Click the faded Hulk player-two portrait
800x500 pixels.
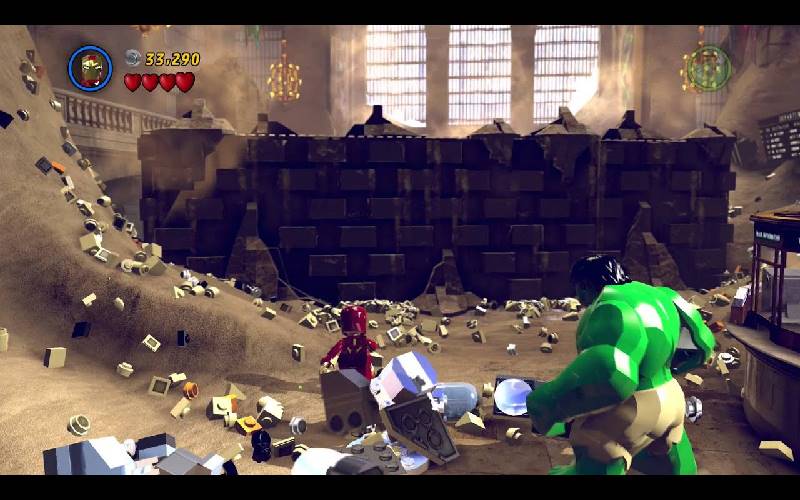coord(708,68)
